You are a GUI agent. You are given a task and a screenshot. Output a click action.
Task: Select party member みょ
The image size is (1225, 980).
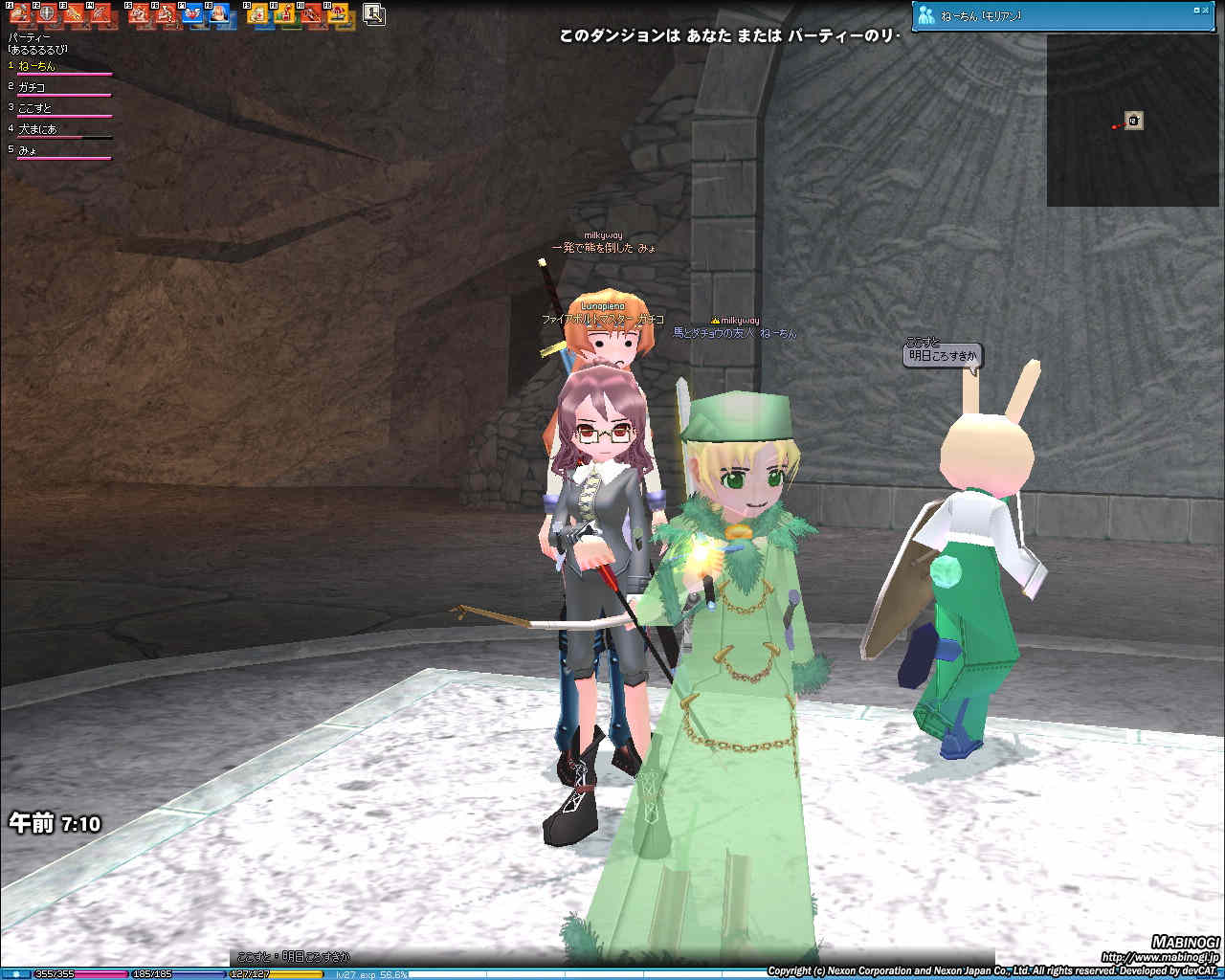[x=28, y=150]
